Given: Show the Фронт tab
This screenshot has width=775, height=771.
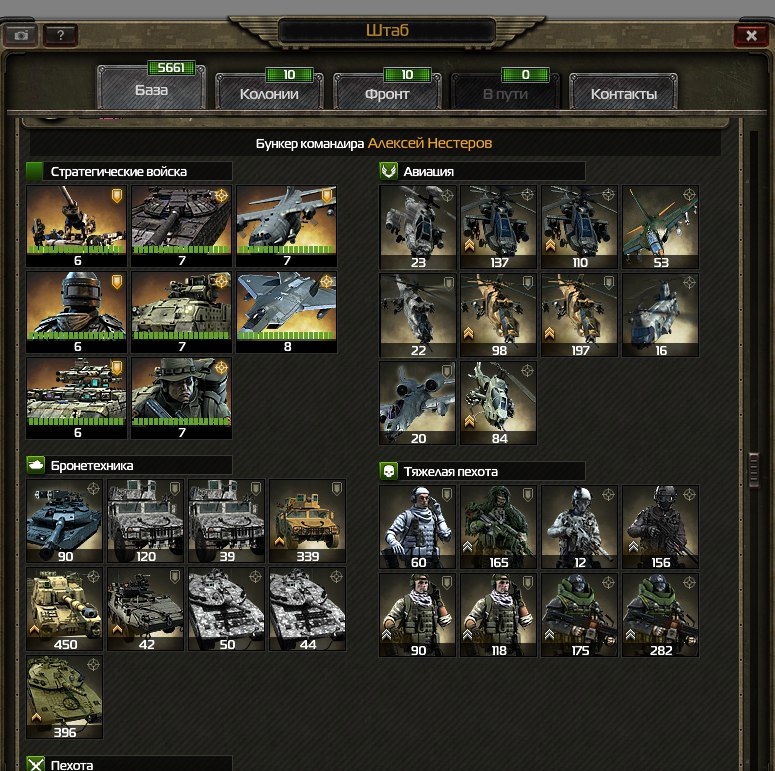Looking at the screenshot, I should tap(386, 94).
